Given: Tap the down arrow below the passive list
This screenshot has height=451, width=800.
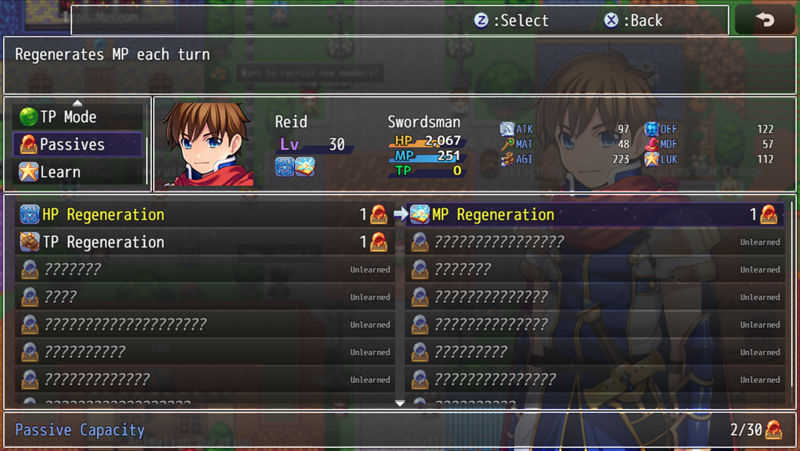Looking at the screenshot, I should pyautogui.click(x=400, y=403).
